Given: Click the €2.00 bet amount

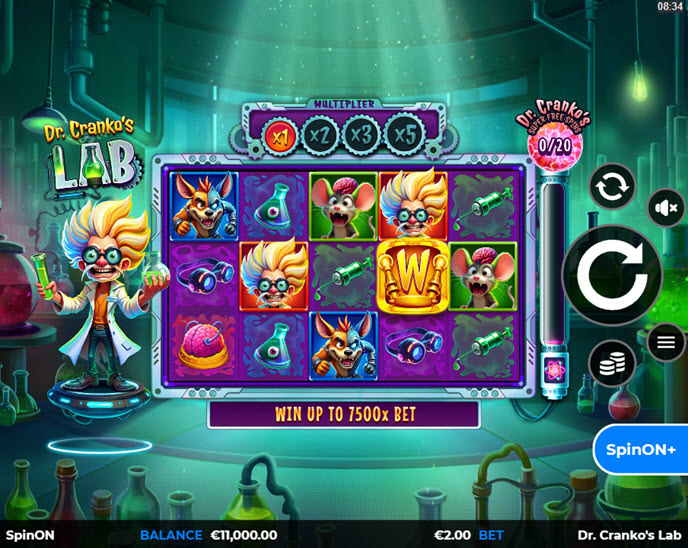Looking at the screenshot, I should (x=453, y=535).
